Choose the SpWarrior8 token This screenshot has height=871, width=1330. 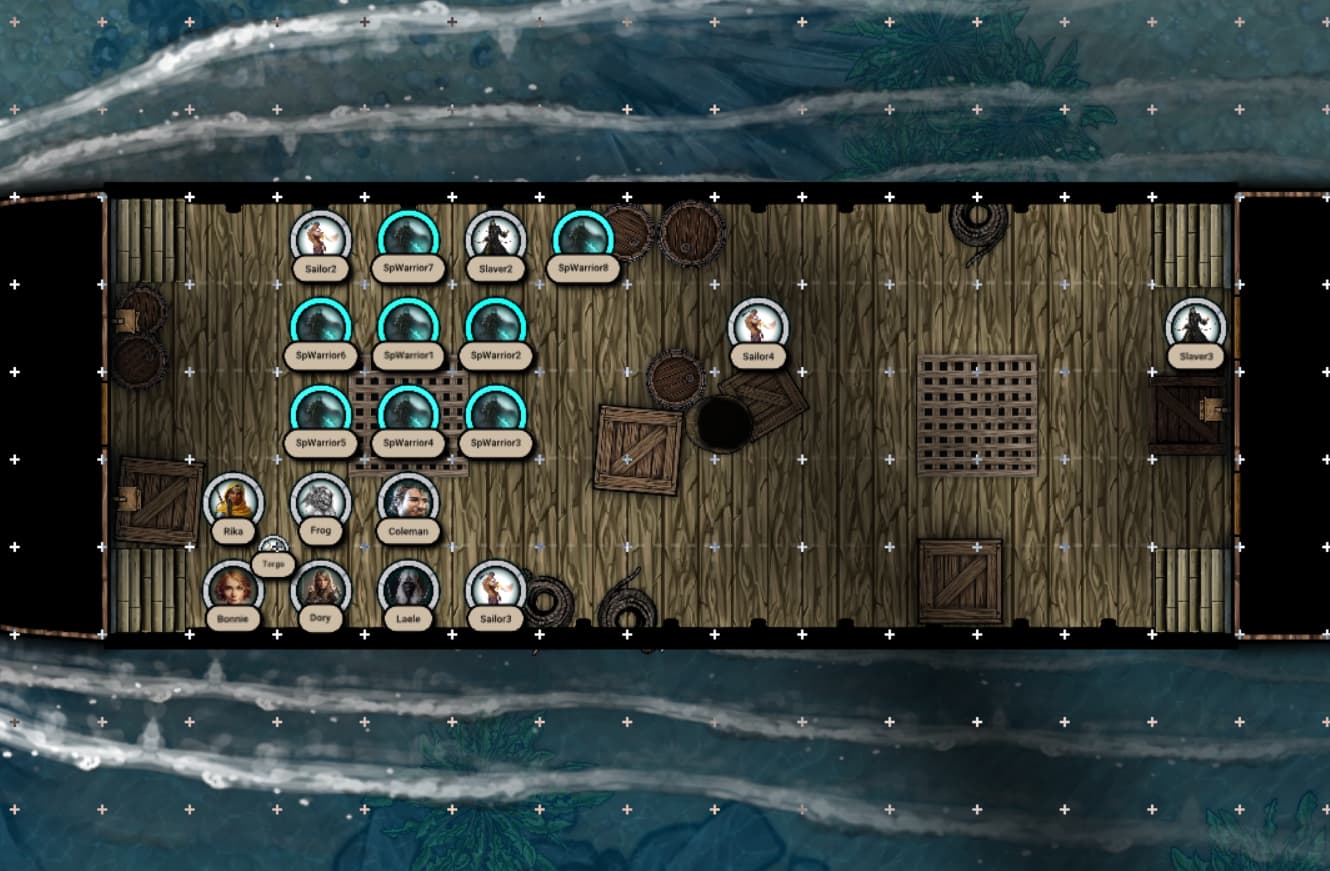[583, 240]
